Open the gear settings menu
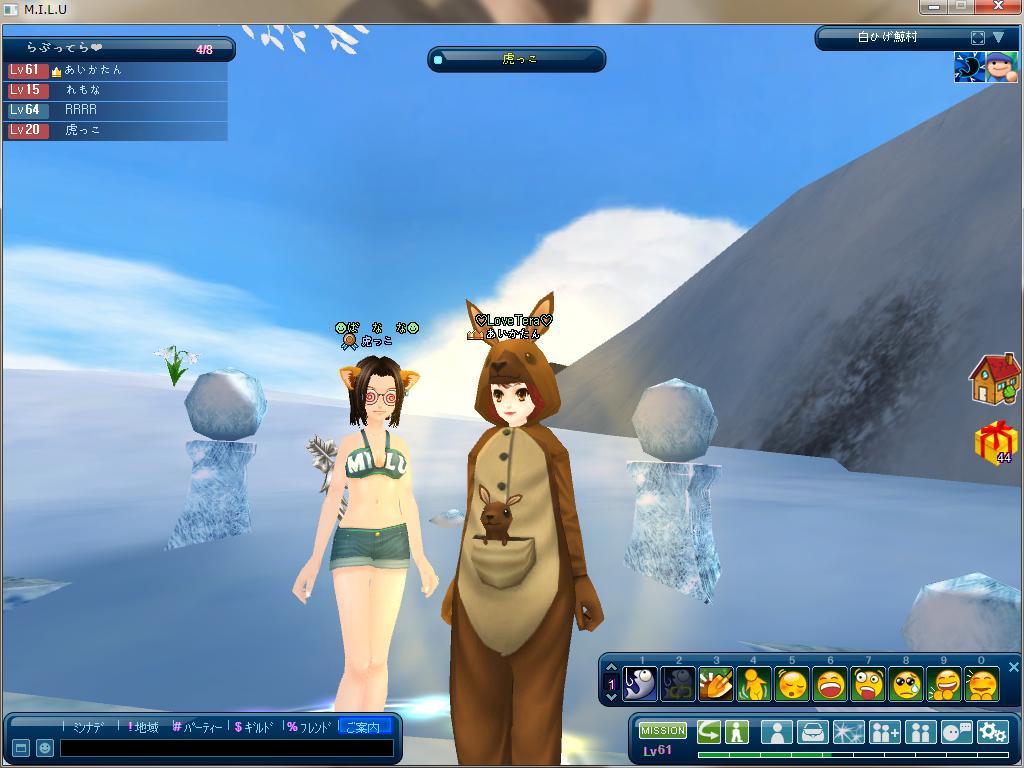The image size is (1024, 768). click(992, 732)
